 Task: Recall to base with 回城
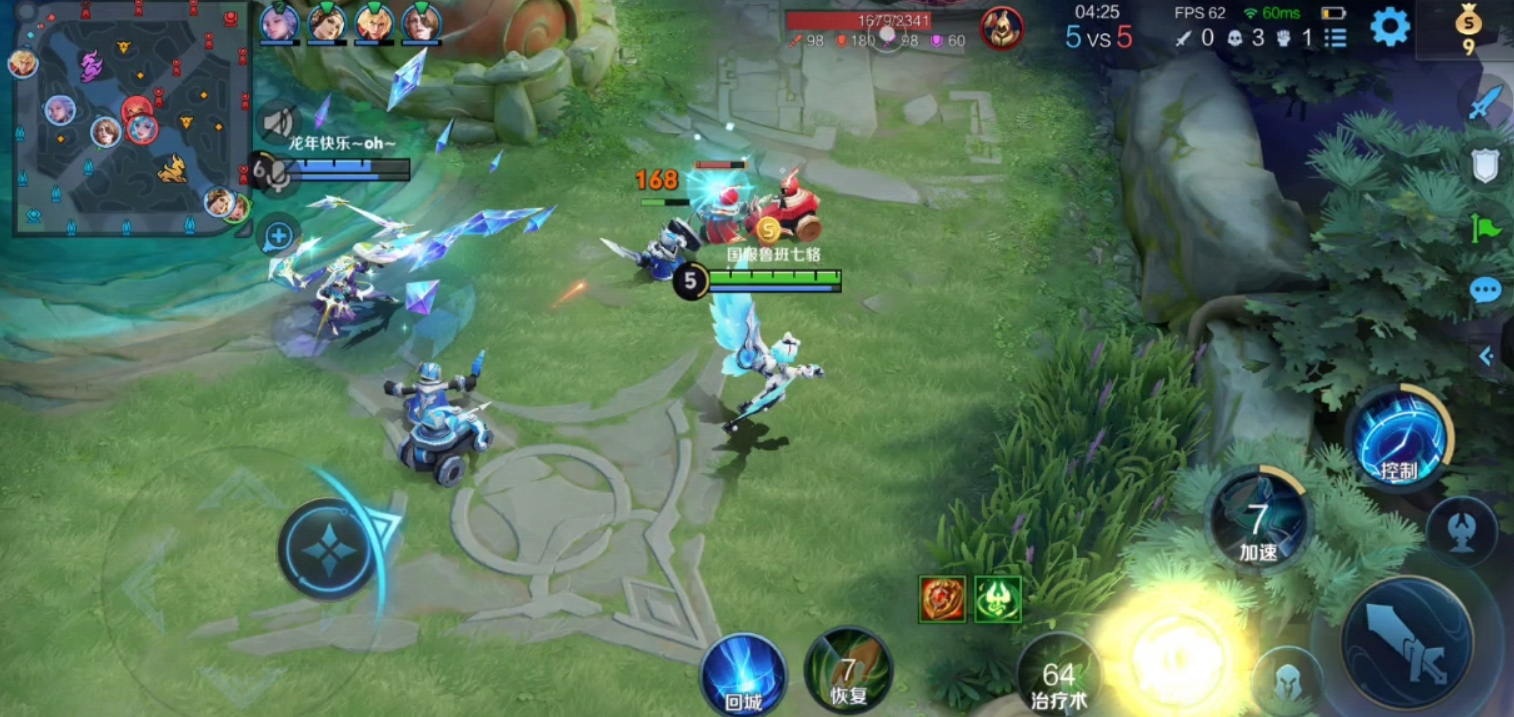[x=742, y=675]
